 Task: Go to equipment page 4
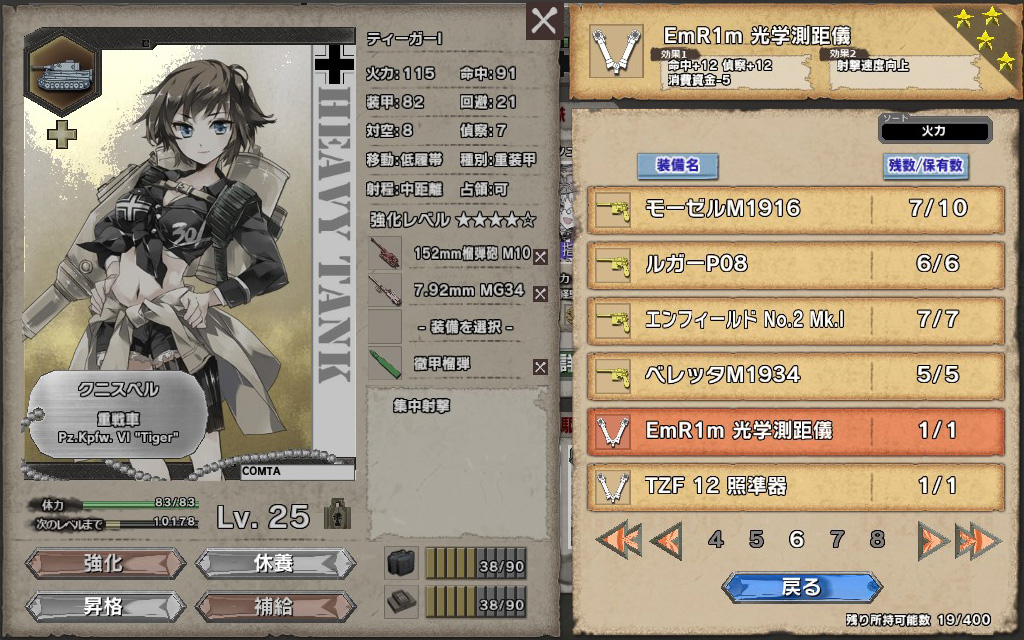pyautogui.click(x=716, y=540)
